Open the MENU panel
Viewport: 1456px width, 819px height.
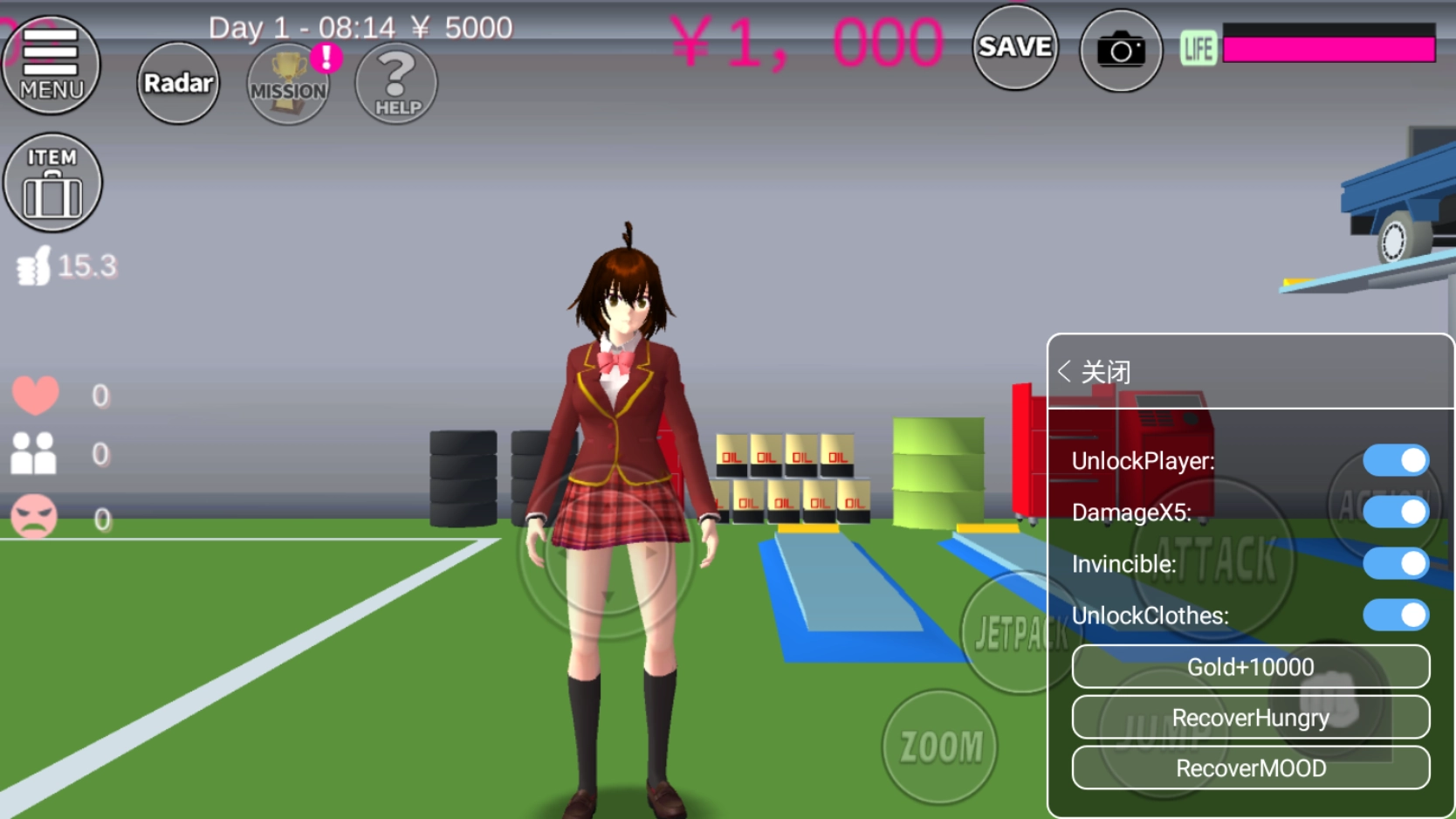[x=52, y=65]
